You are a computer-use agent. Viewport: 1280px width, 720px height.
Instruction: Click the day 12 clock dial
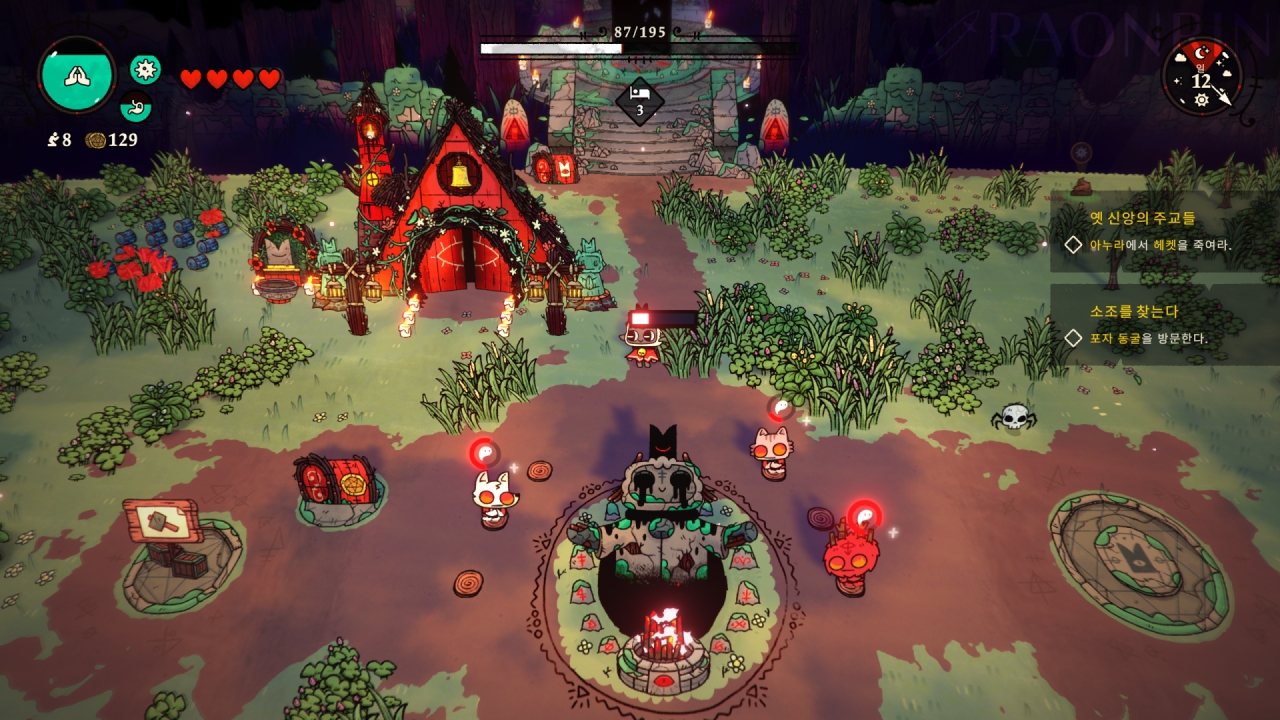1202,77
